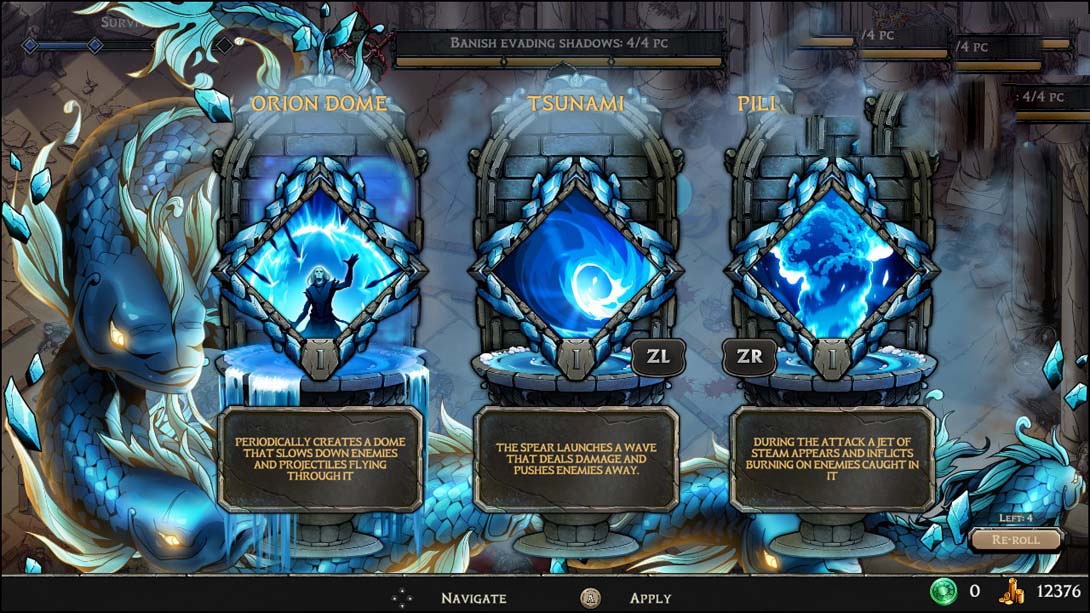This screenshot has width=1090, height=613.
Task: Select the Tsunami description panel
Action: 576,459
